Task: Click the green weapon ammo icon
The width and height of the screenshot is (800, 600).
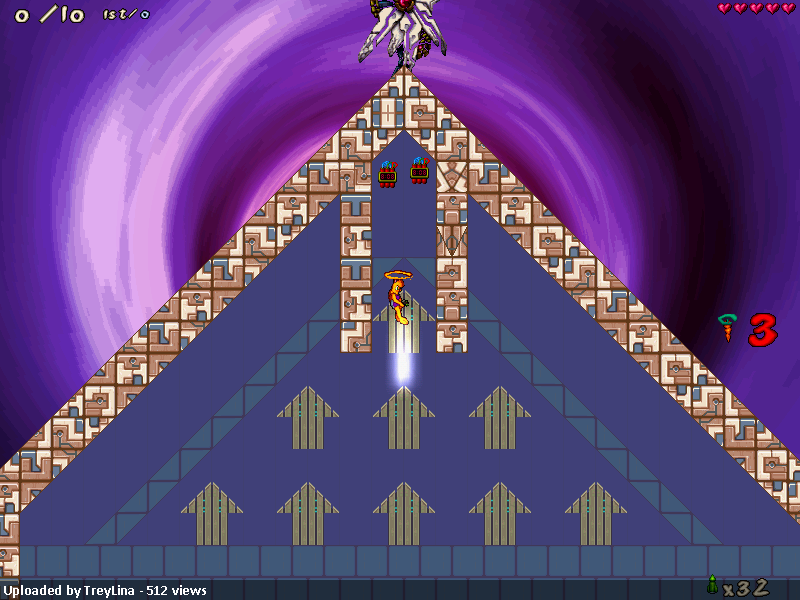Action: (712, 585)
